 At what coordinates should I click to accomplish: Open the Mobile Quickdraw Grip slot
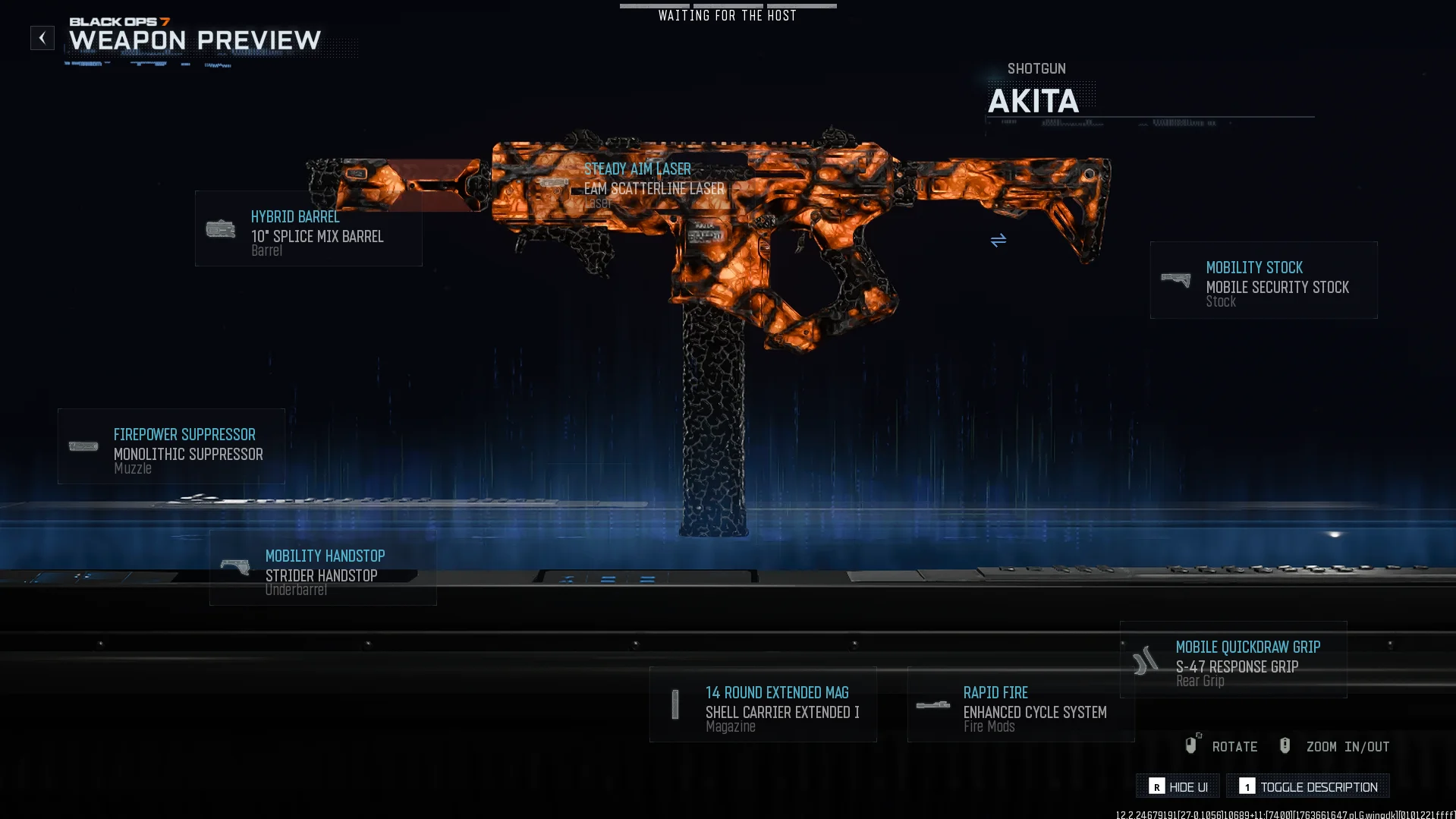(1233, 660)
